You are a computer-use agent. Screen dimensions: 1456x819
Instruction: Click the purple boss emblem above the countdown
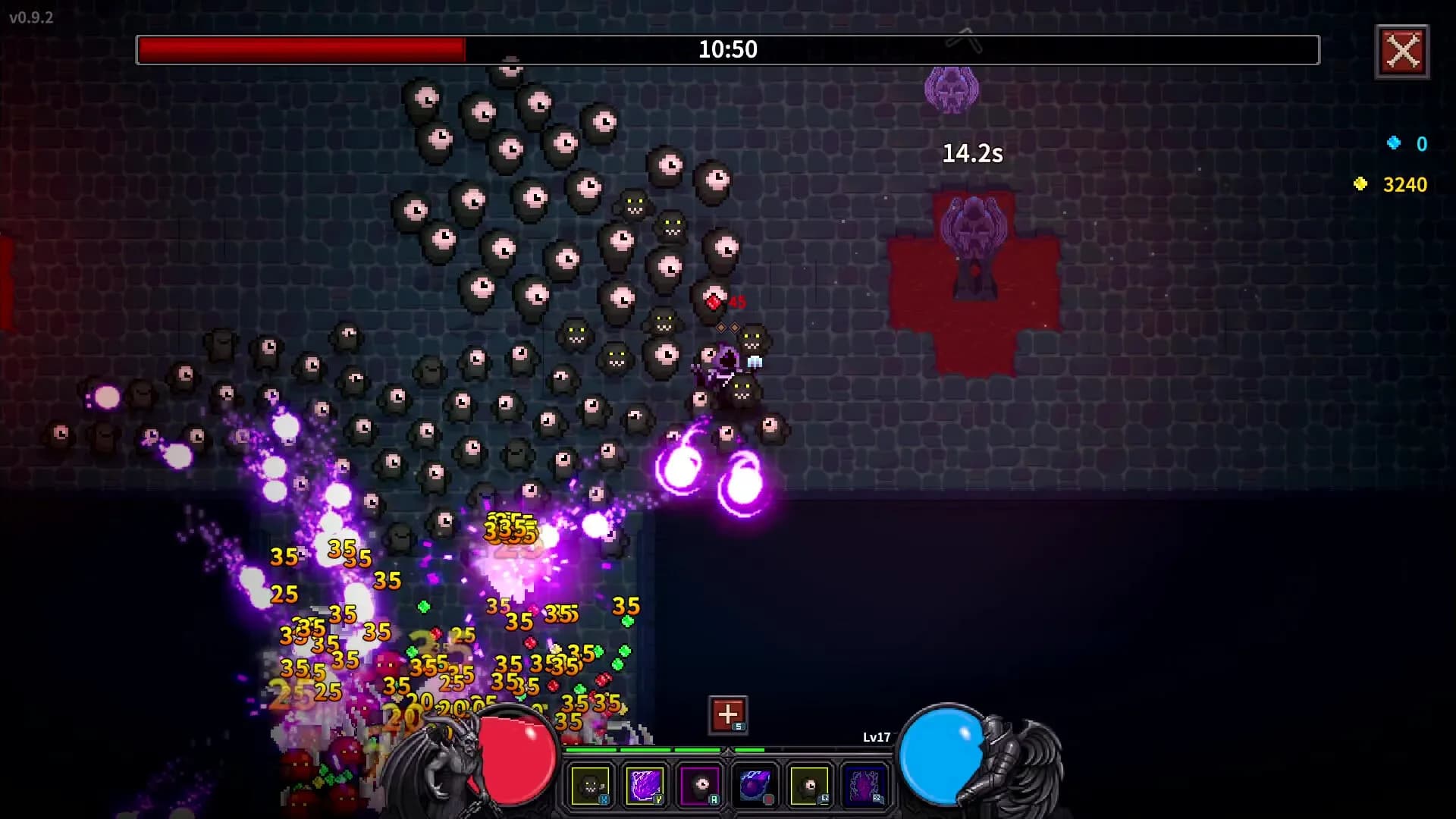953,91
